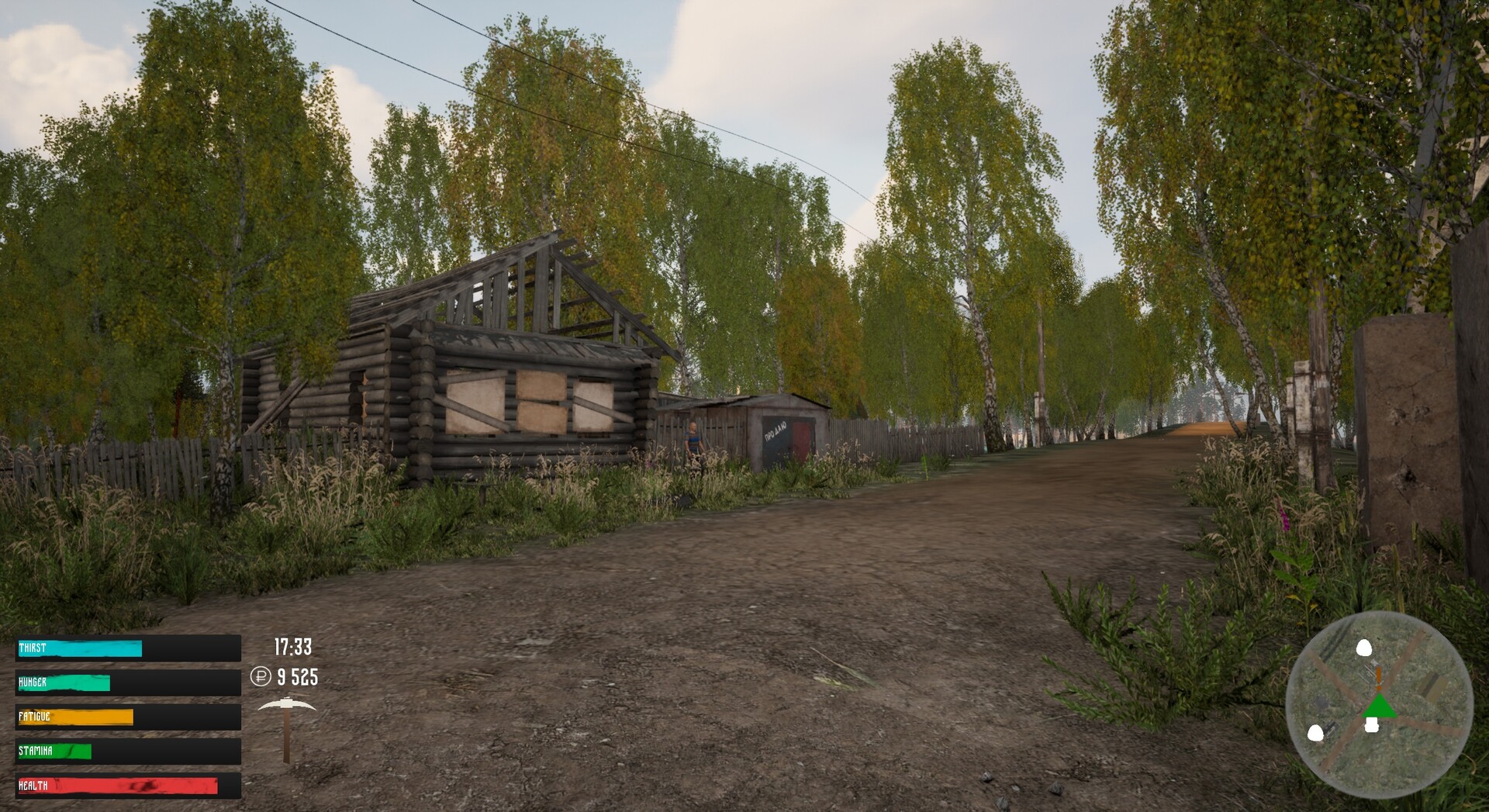Click the ПРОДАЮ sign on the shed
The image size is (1489, 812).
click(776, 432)
